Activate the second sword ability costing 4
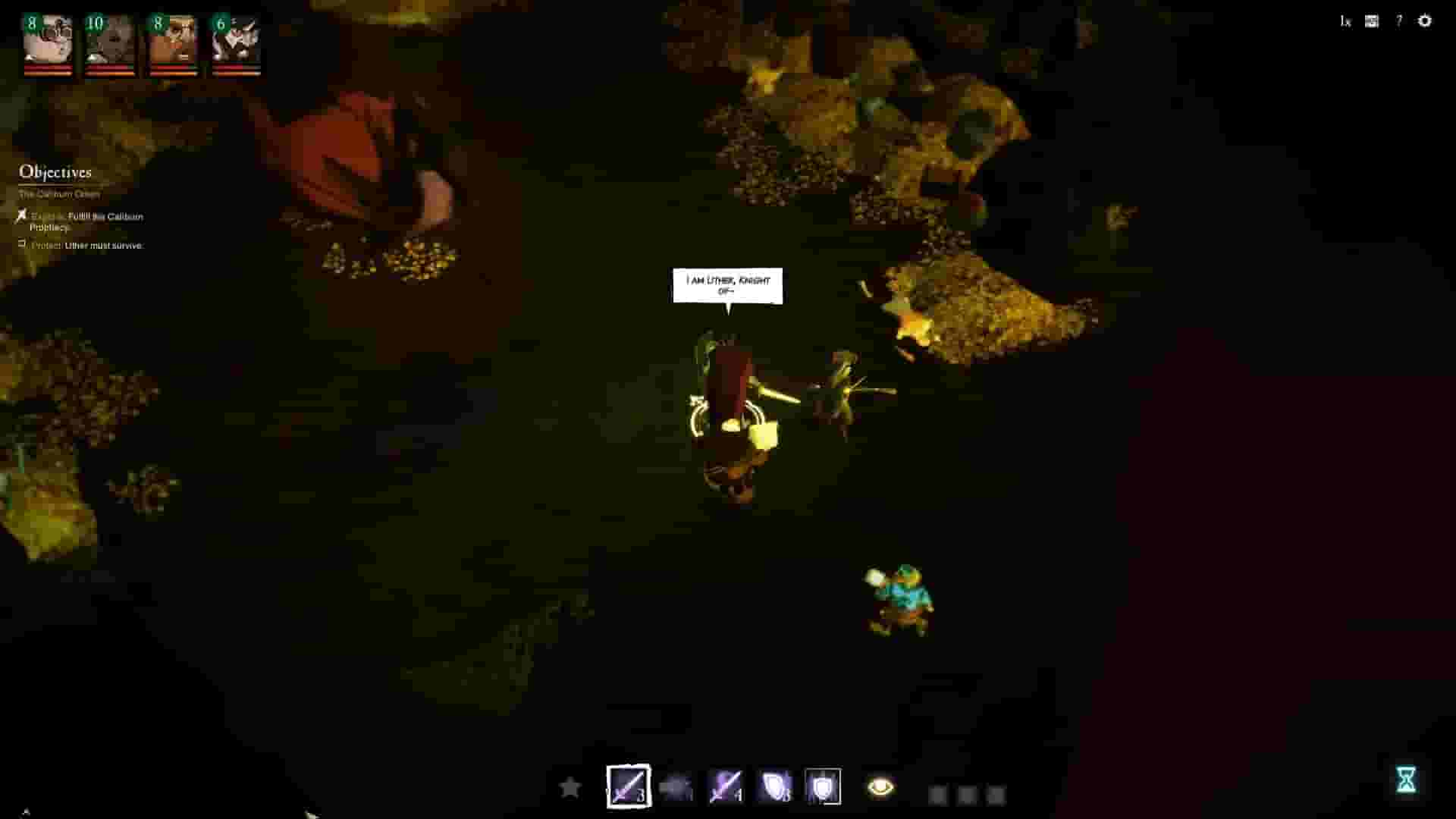The image size is (1456, 819). [x=726, y=787]
